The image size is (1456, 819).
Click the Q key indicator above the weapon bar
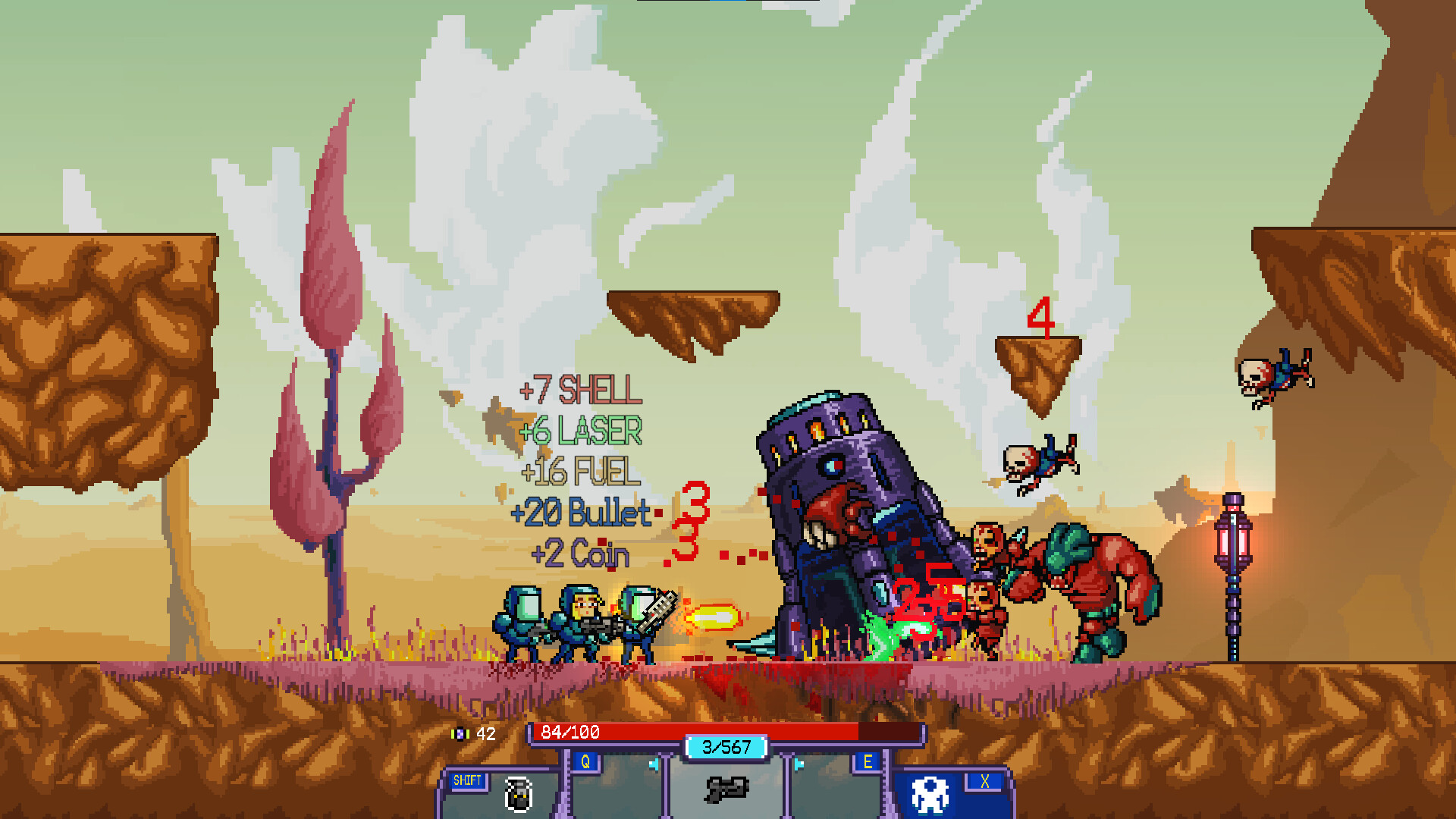tap(584, 761)
